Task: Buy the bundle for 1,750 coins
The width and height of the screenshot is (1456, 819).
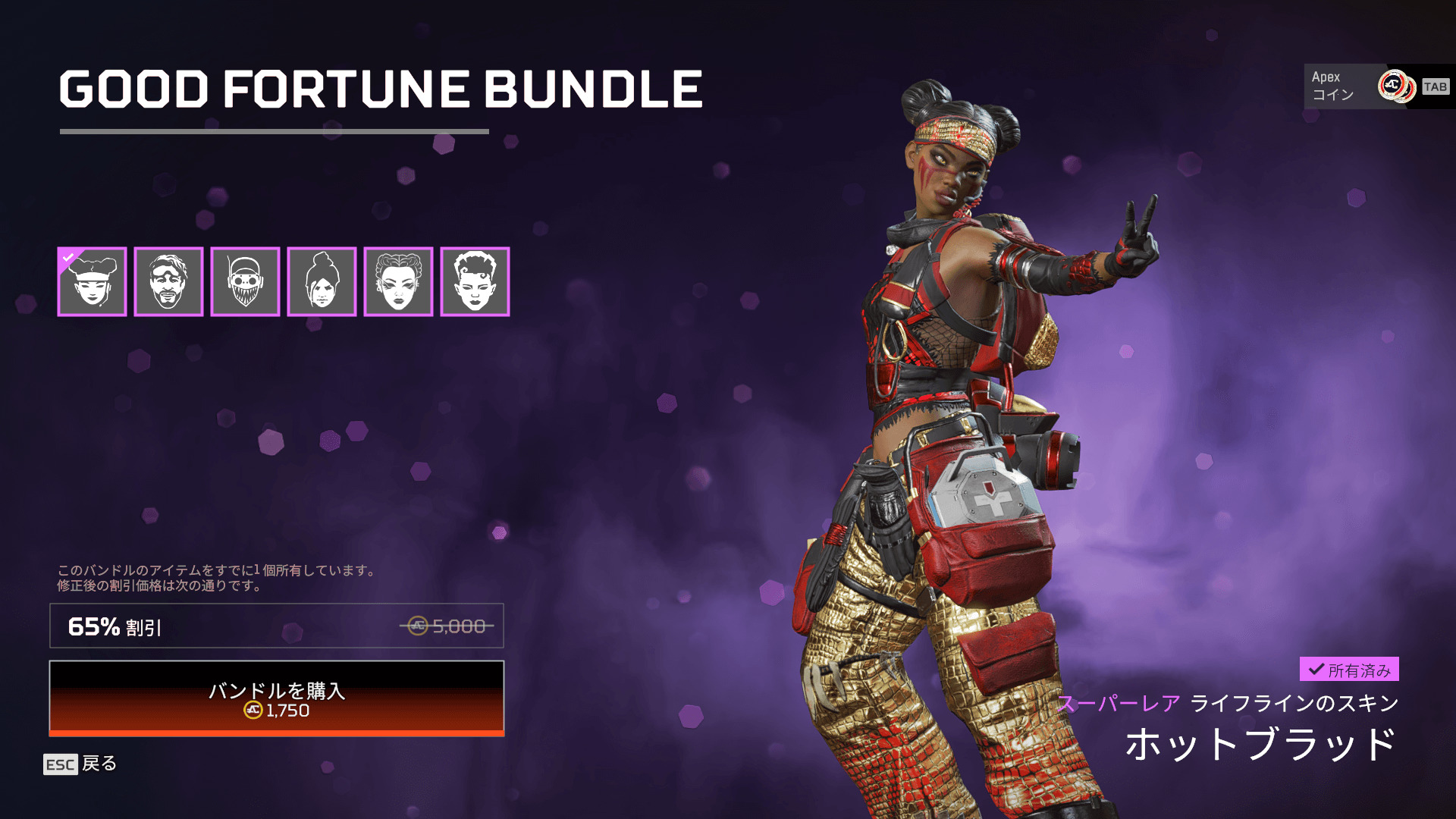Action: pyautogui.click(x=277, y=698)
